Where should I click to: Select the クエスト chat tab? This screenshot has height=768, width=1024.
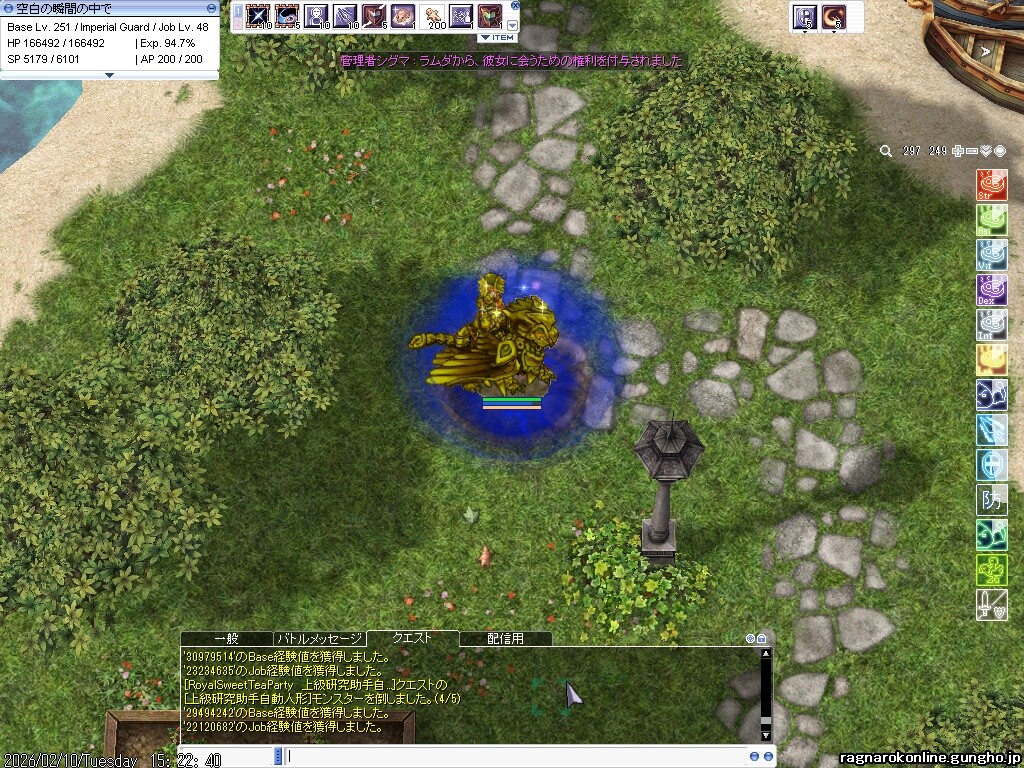(x=412, y=638)
